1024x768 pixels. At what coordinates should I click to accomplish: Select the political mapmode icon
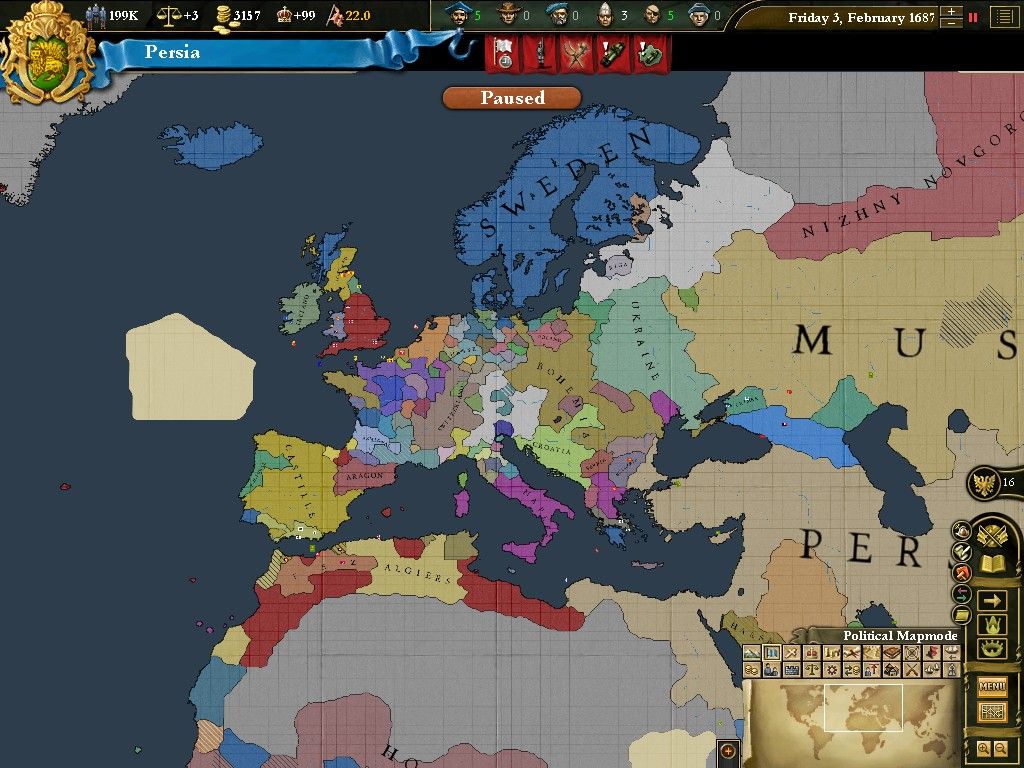tap(771, 653)
